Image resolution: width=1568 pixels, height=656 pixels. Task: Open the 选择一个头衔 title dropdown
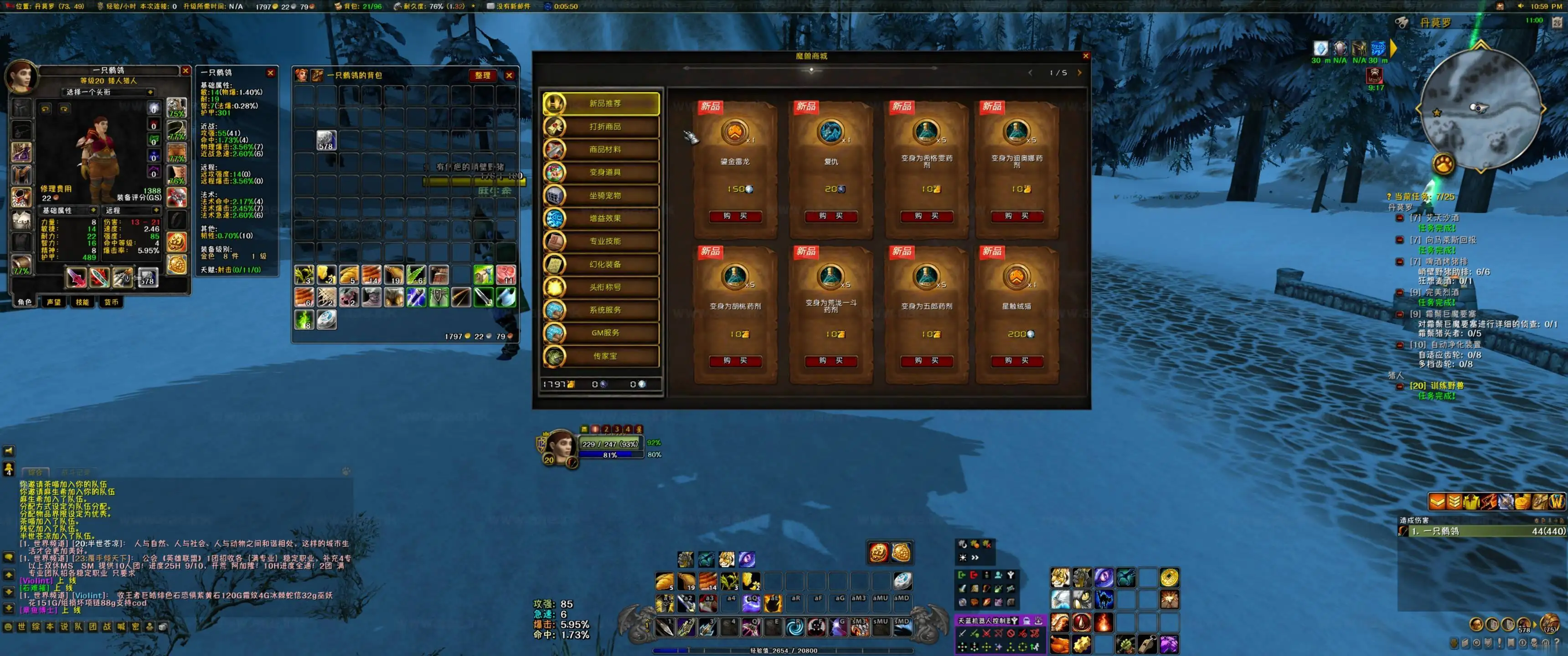point(109,92)
